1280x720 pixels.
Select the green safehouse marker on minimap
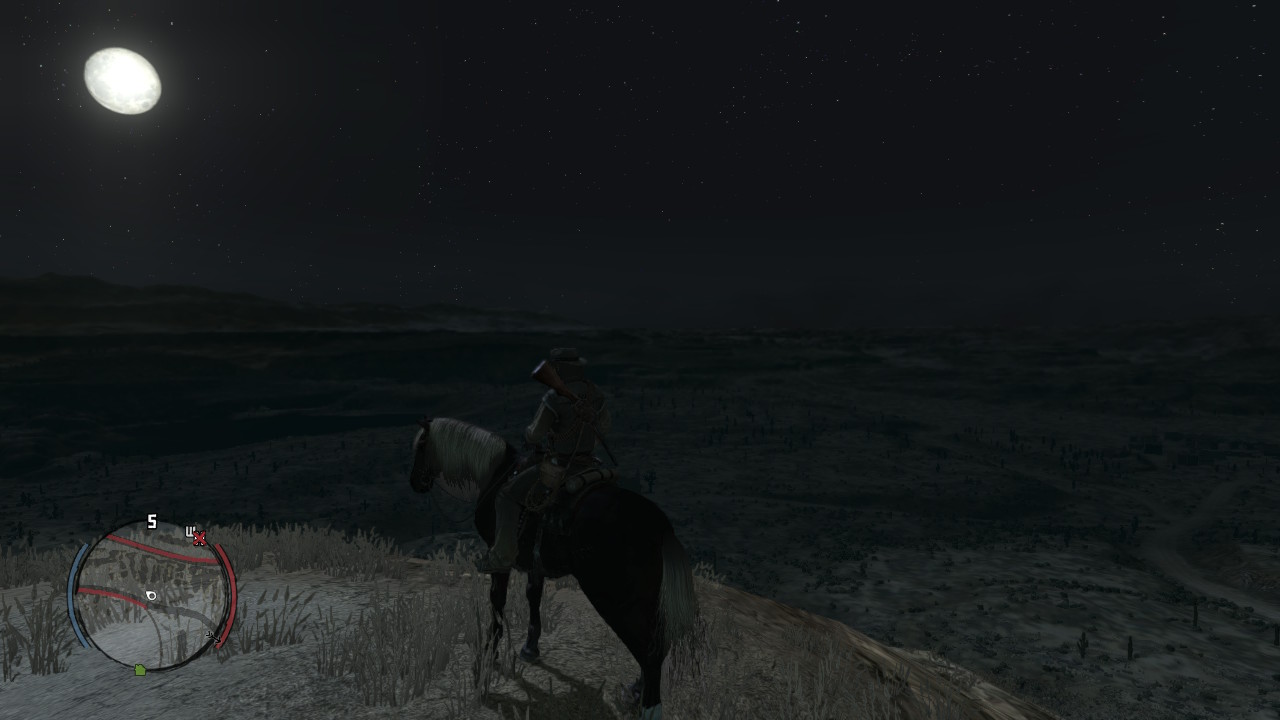140,669
